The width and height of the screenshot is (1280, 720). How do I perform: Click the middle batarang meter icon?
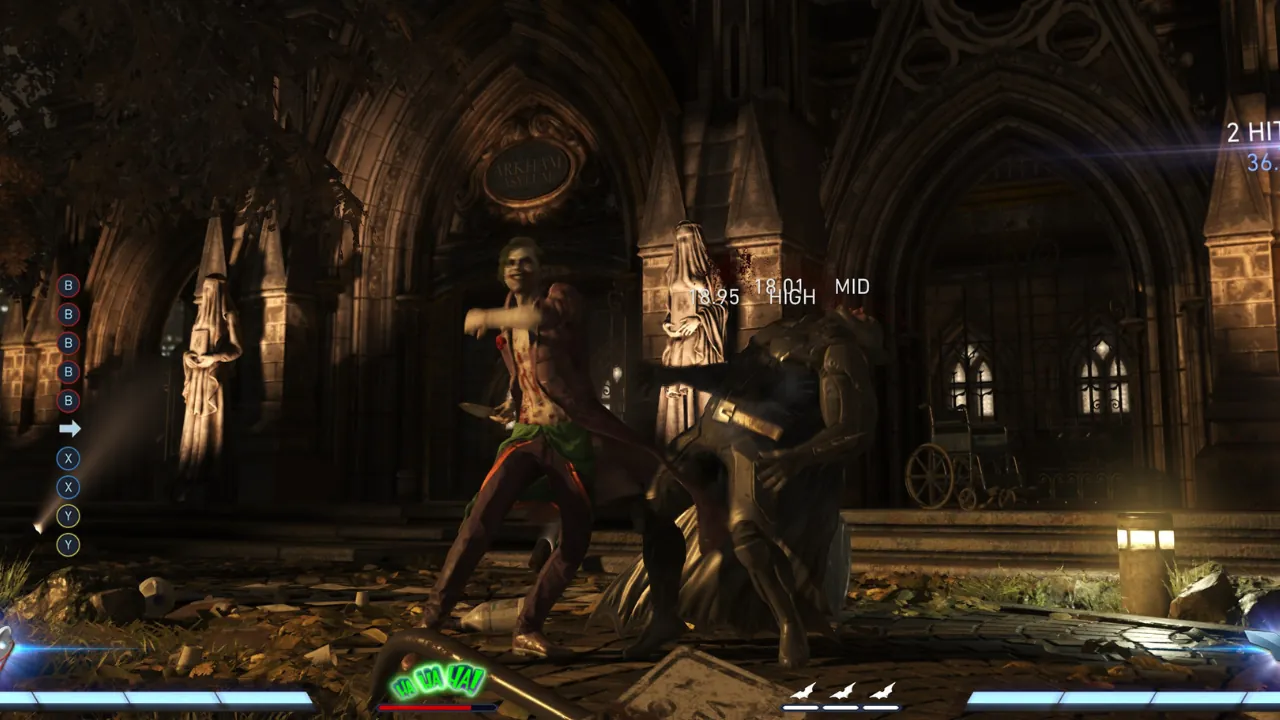[844, 692]
